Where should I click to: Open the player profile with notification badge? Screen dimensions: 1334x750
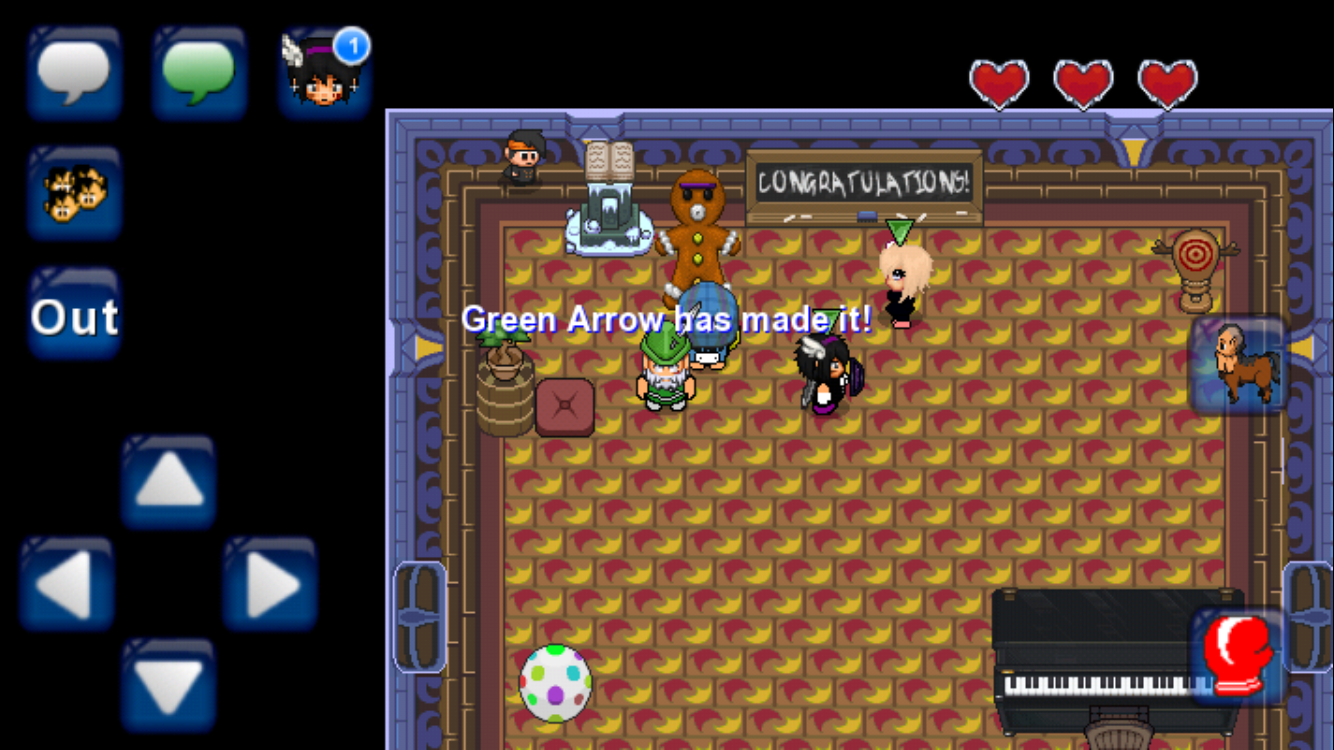pos(324,73)
